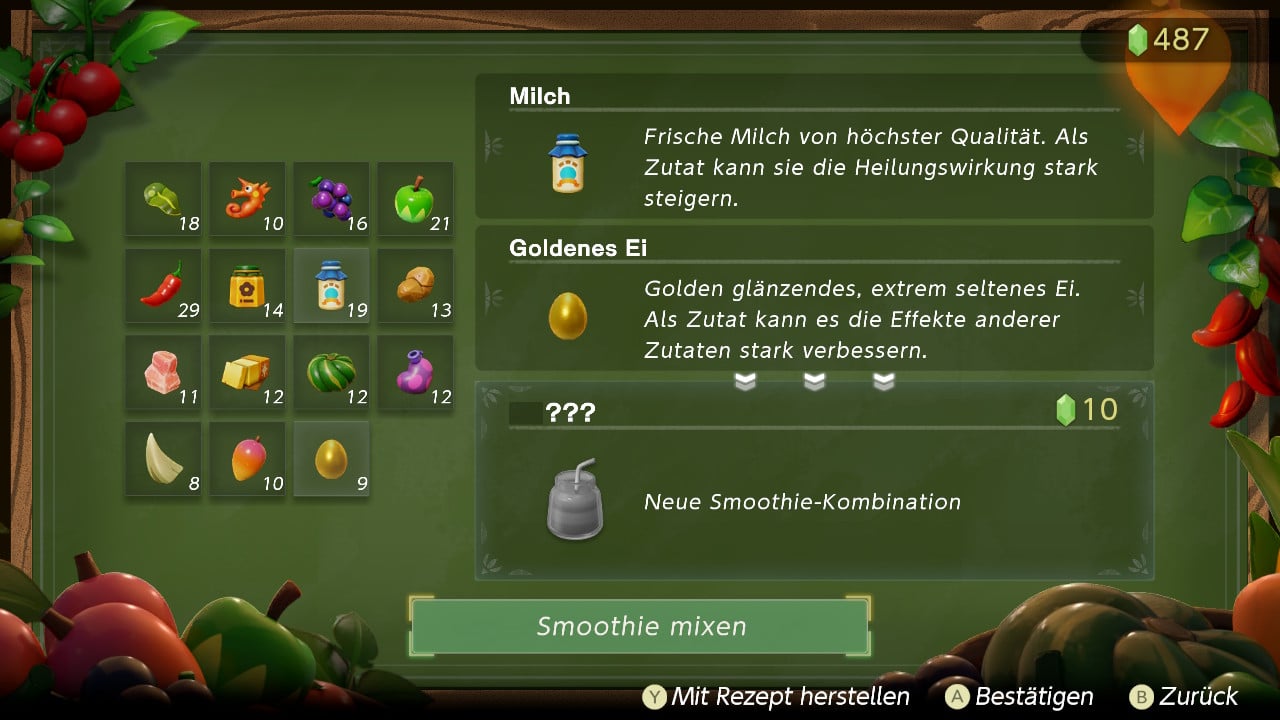Pick the brown potato ingredient
The height and width of the screenshot is (720, 1280).
(415, 286)
